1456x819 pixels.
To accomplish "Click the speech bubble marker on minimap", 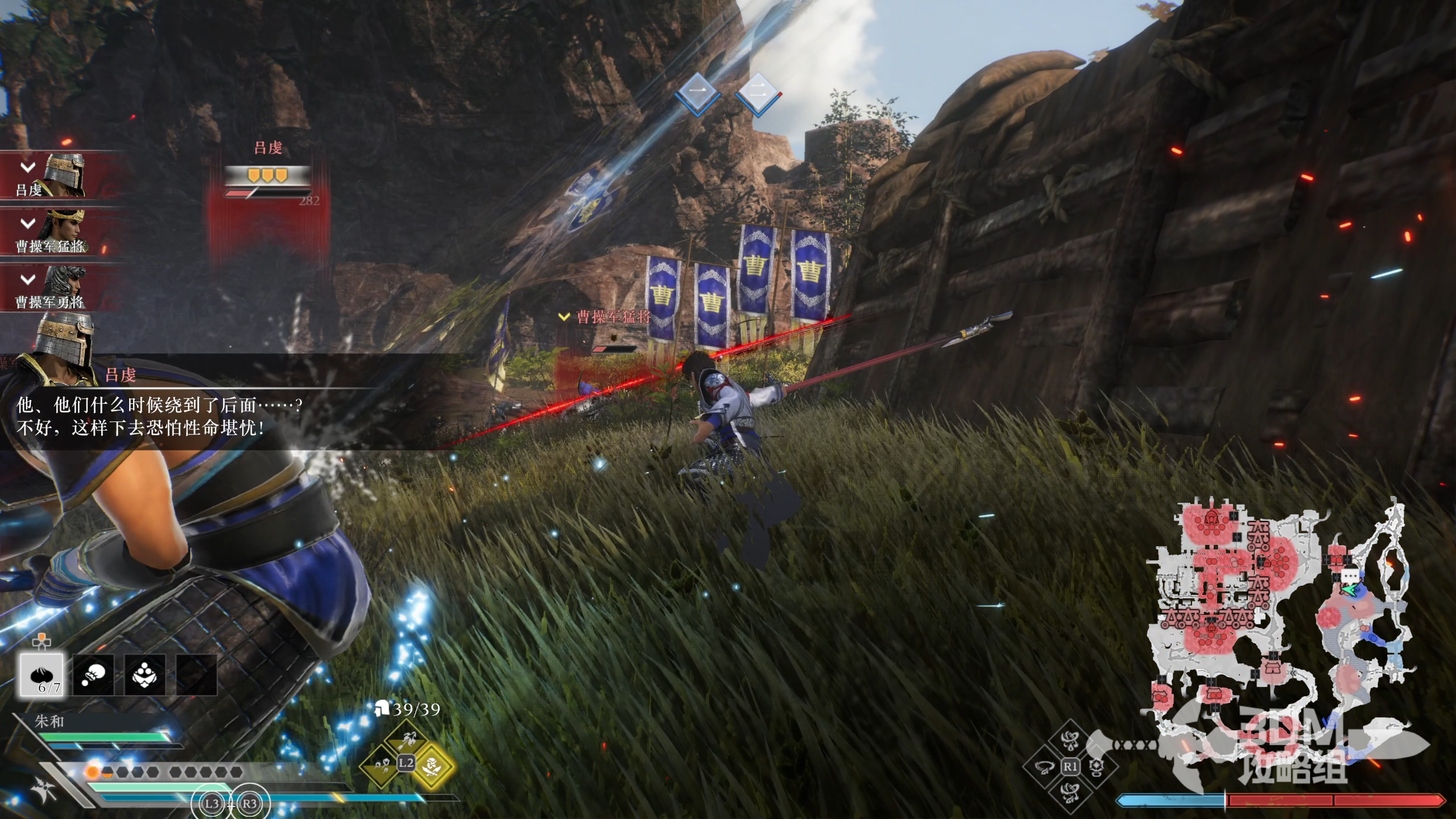I will [1349, 576].
